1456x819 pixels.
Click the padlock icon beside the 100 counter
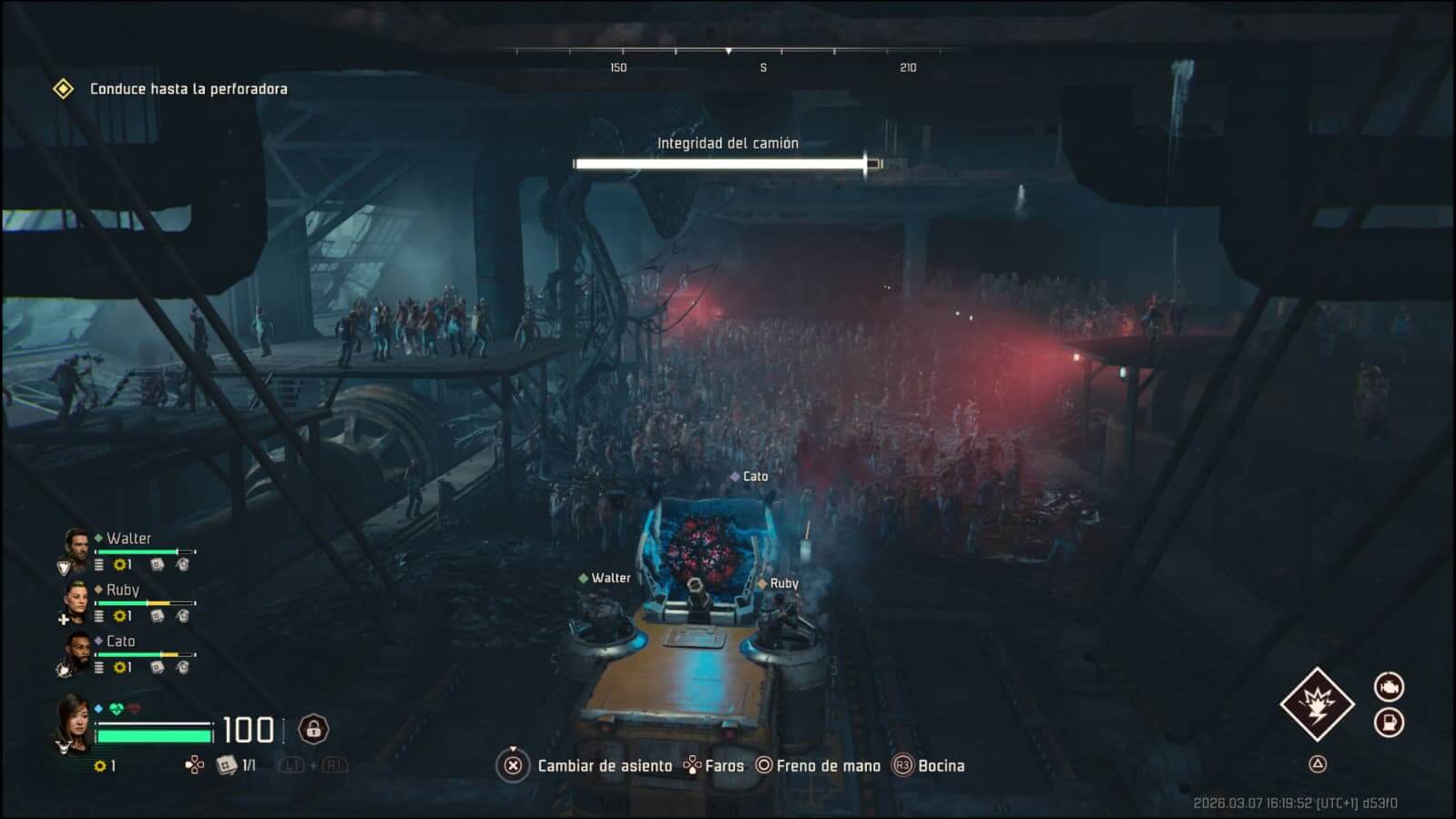point(313,729)
